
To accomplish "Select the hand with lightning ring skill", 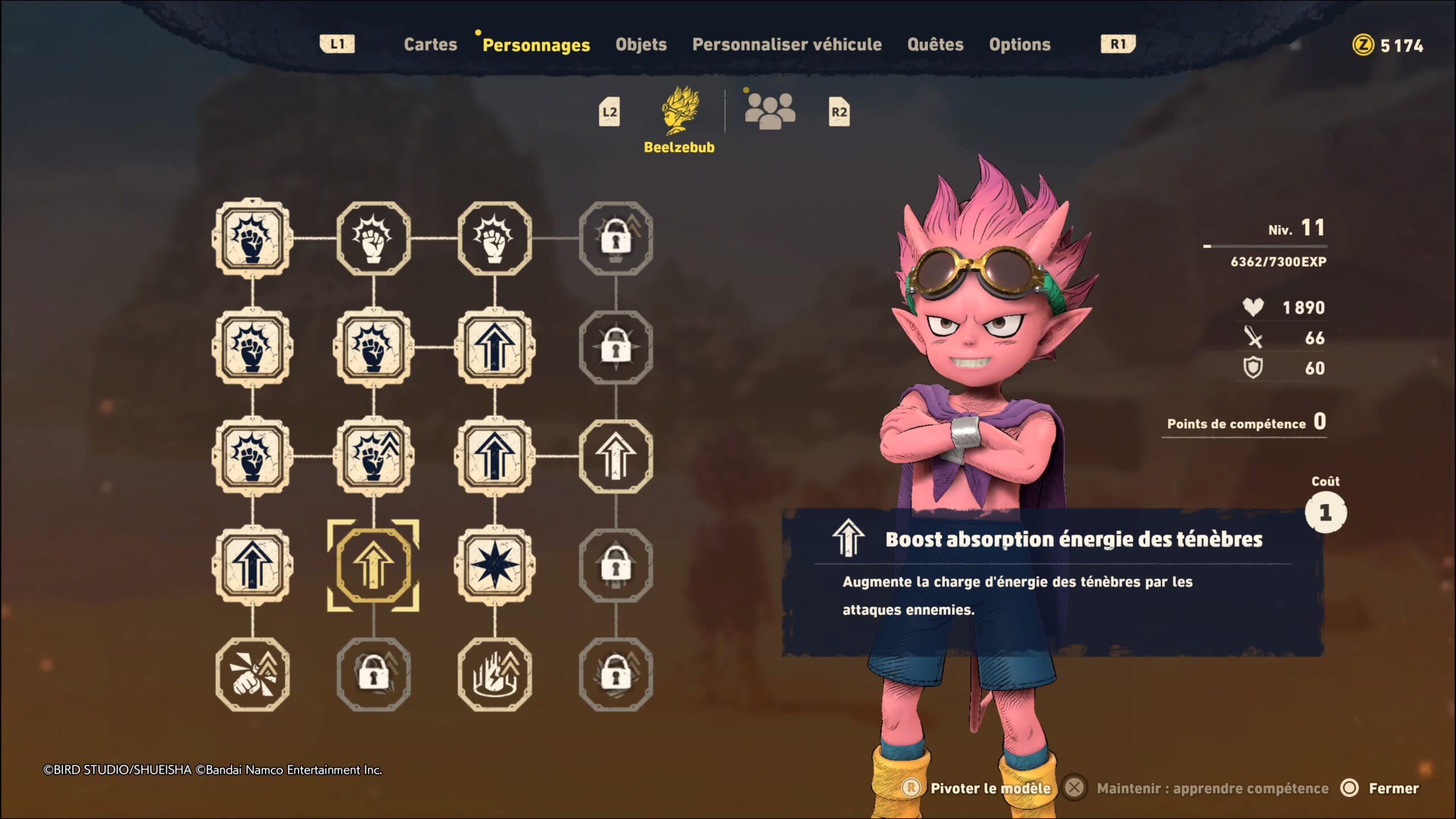I will pos(494,675).
